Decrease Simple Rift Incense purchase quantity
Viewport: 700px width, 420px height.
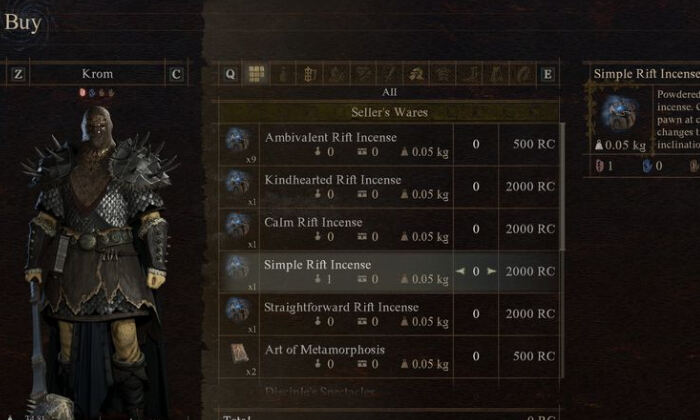click(x=460, y=271)
